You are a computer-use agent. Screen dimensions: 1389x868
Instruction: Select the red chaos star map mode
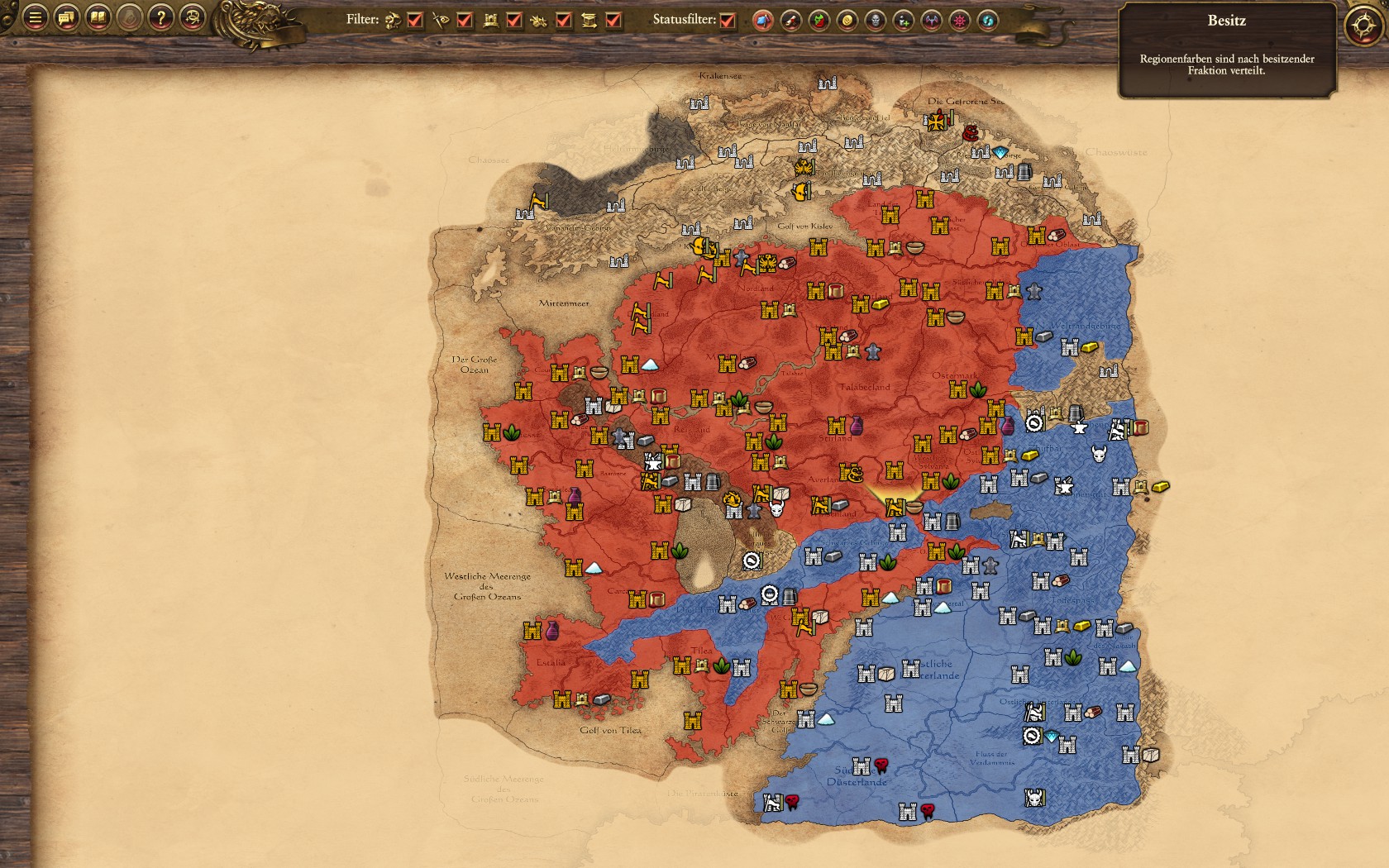pyautogui.click(x=960, y=21)
